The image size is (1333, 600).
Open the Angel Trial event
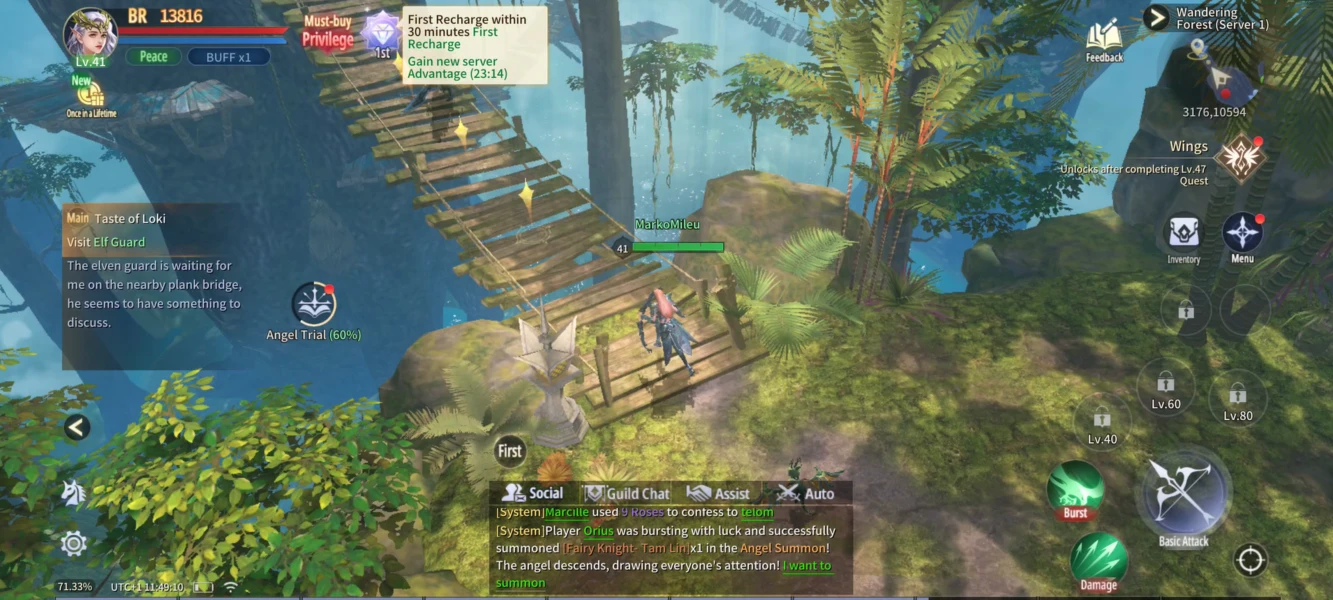[x=313, y=304]
